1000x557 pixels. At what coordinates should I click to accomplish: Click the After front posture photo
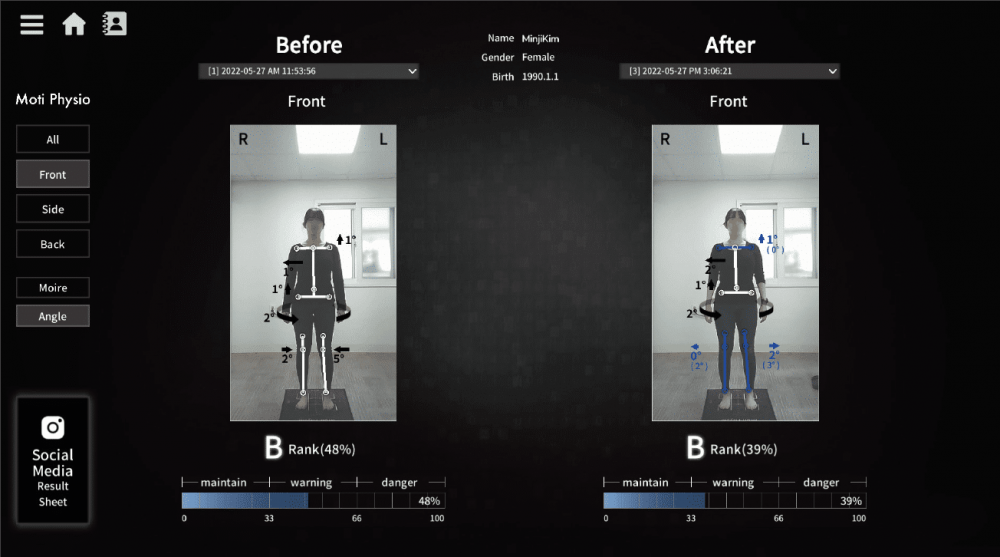tap(735, 272)
